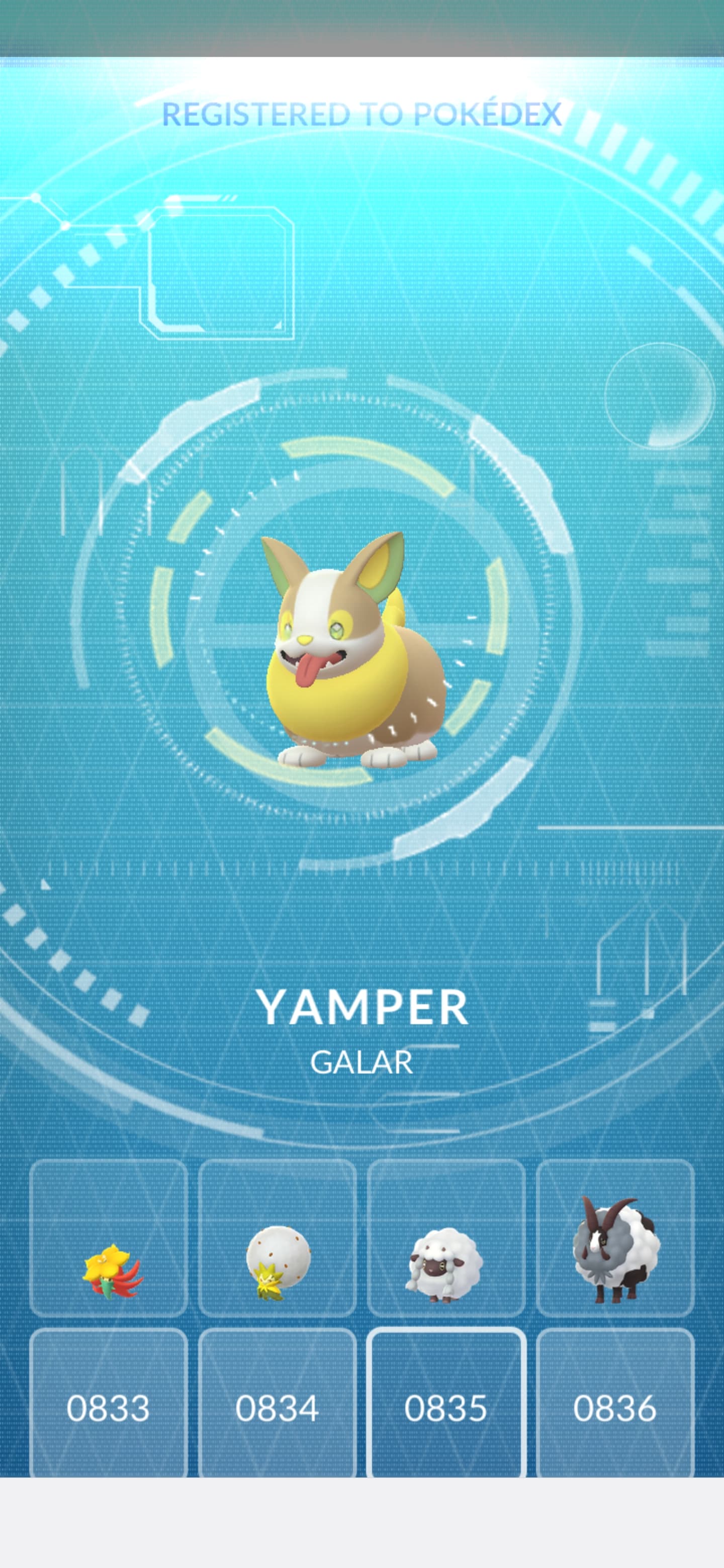The width and height of the screenshot is (724, 1568).
Task: Open the Eldegoss Pokédex entry
Action: point(277,1239)
